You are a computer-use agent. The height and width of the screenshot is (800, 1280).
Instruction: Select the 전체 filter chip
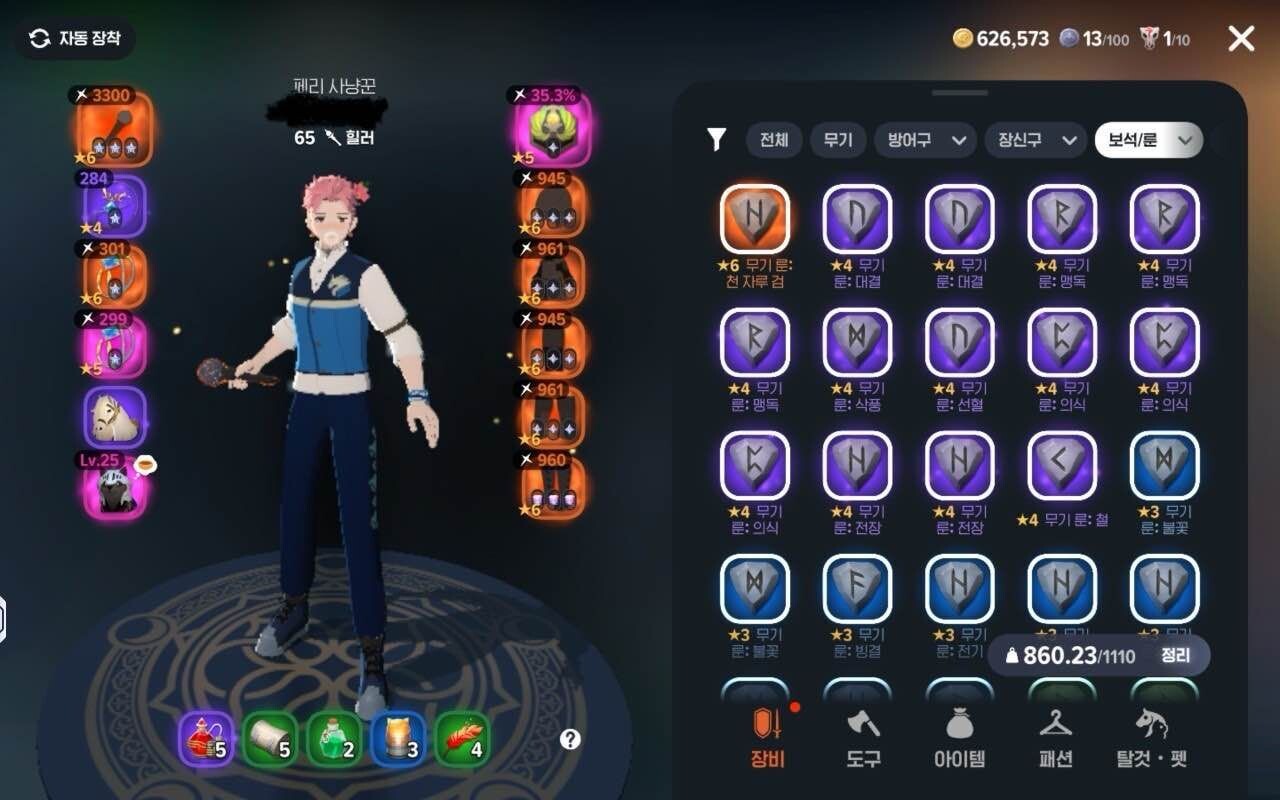point(773,141)
